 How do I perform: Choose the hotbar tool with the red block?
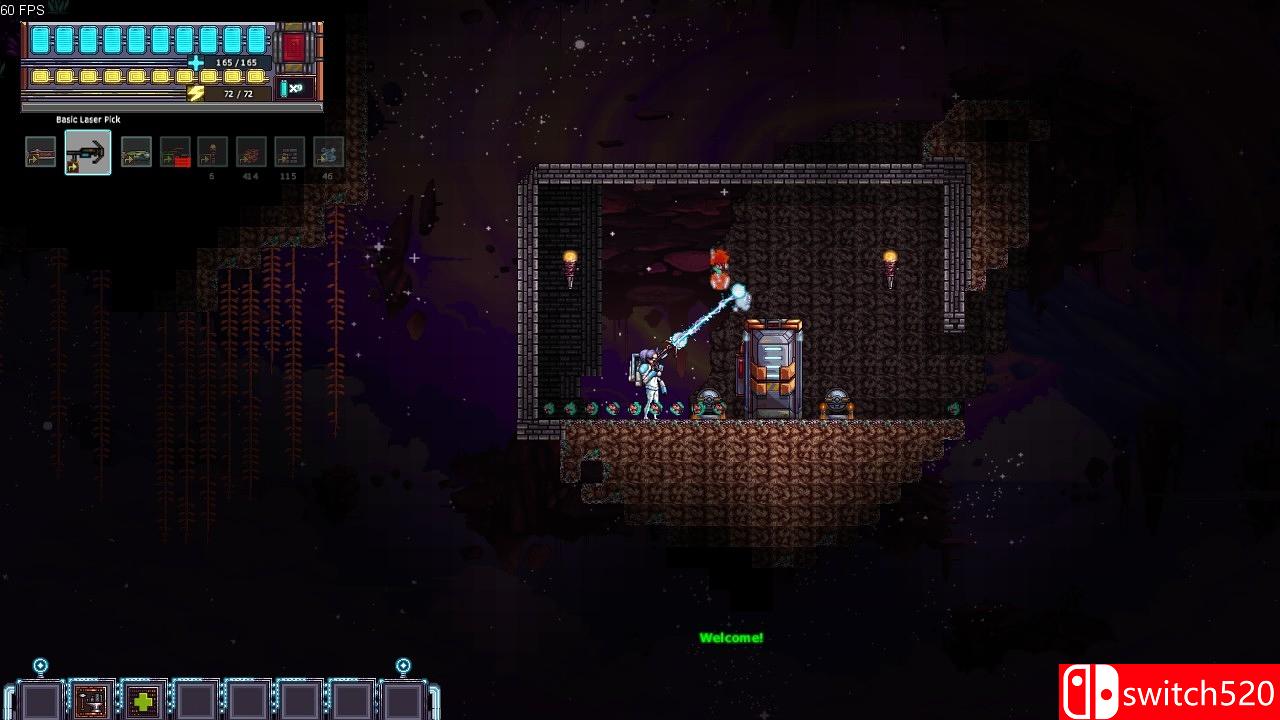175,152
